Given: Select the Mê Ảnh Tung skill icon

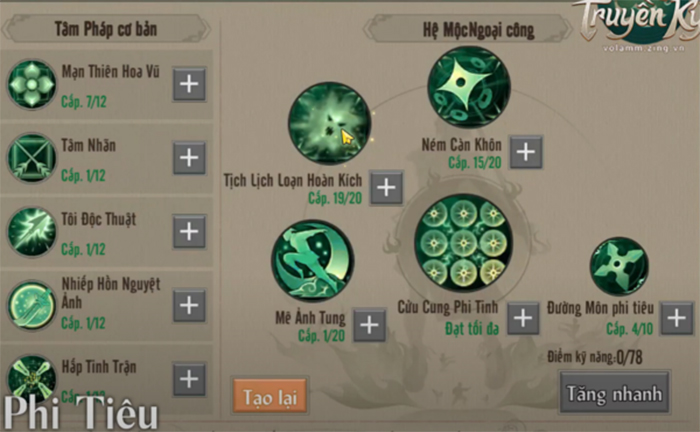Looking at the screenshot, I should click(312, 260).
